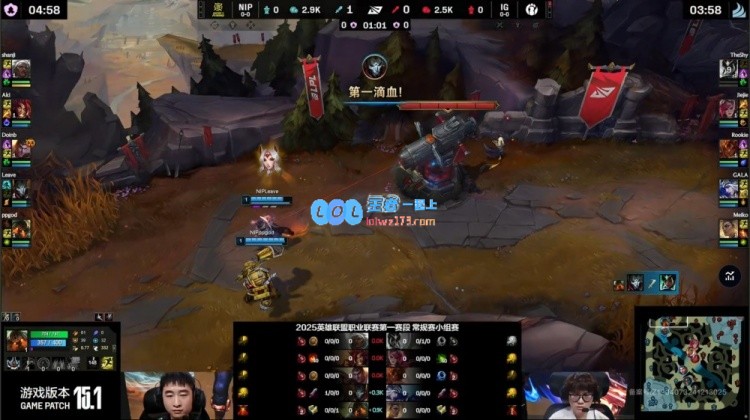The width and height of the screenshot is (750, 420).
Task: Select TheShy's champion portrait
Action: pyautogui.click(x=729, y=70)
